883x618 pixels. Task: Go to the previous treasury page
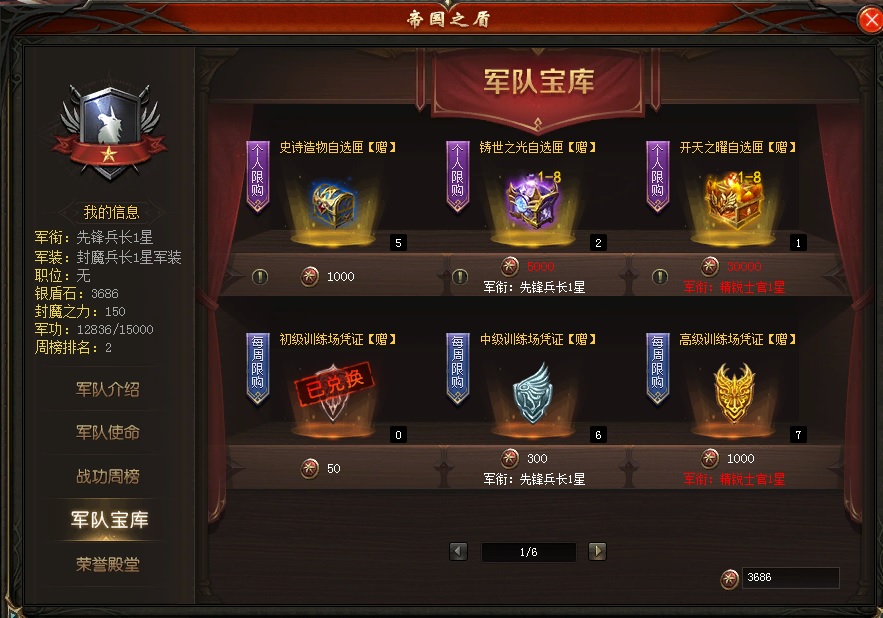pos(459,551)
